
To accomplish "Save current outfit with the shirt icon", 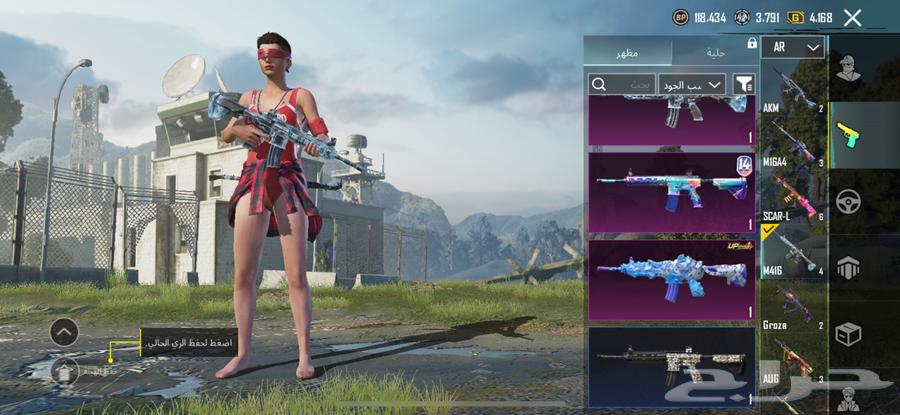I will 63,371.
